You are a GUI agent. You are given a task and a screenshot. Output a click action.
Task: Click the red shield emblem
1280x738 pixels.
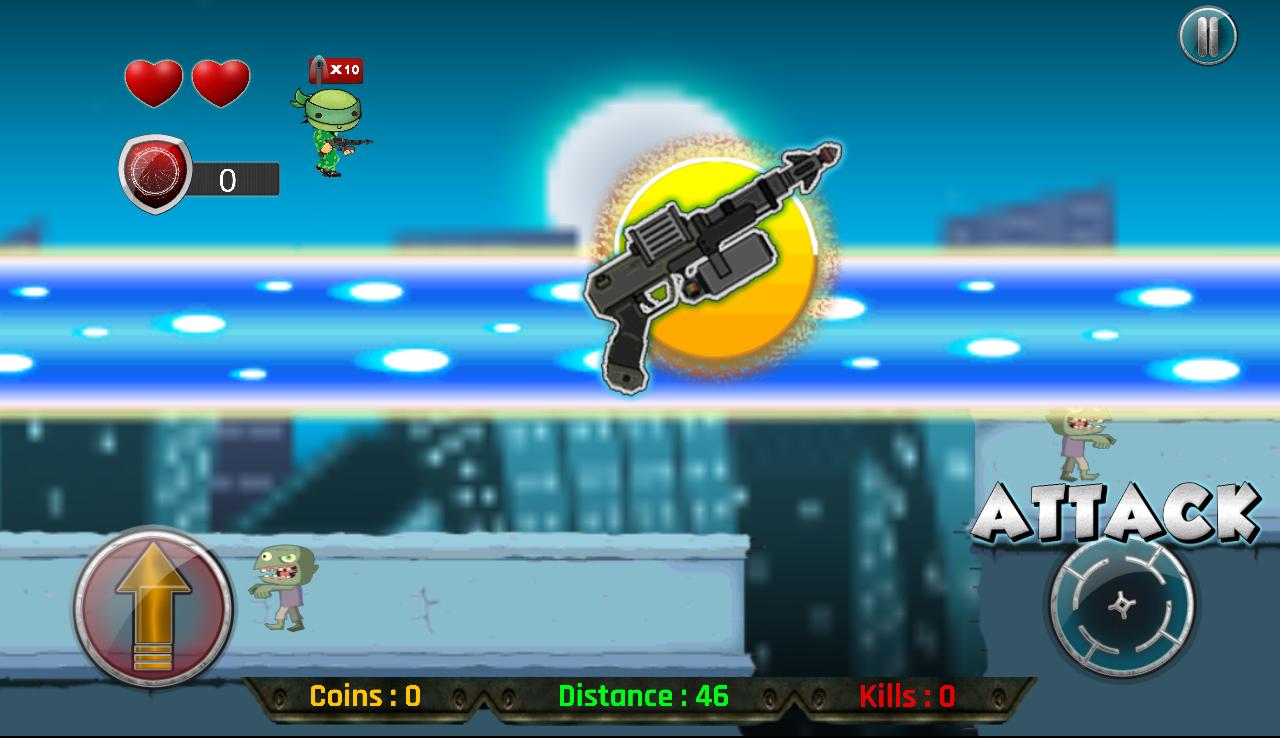point(154,172)
